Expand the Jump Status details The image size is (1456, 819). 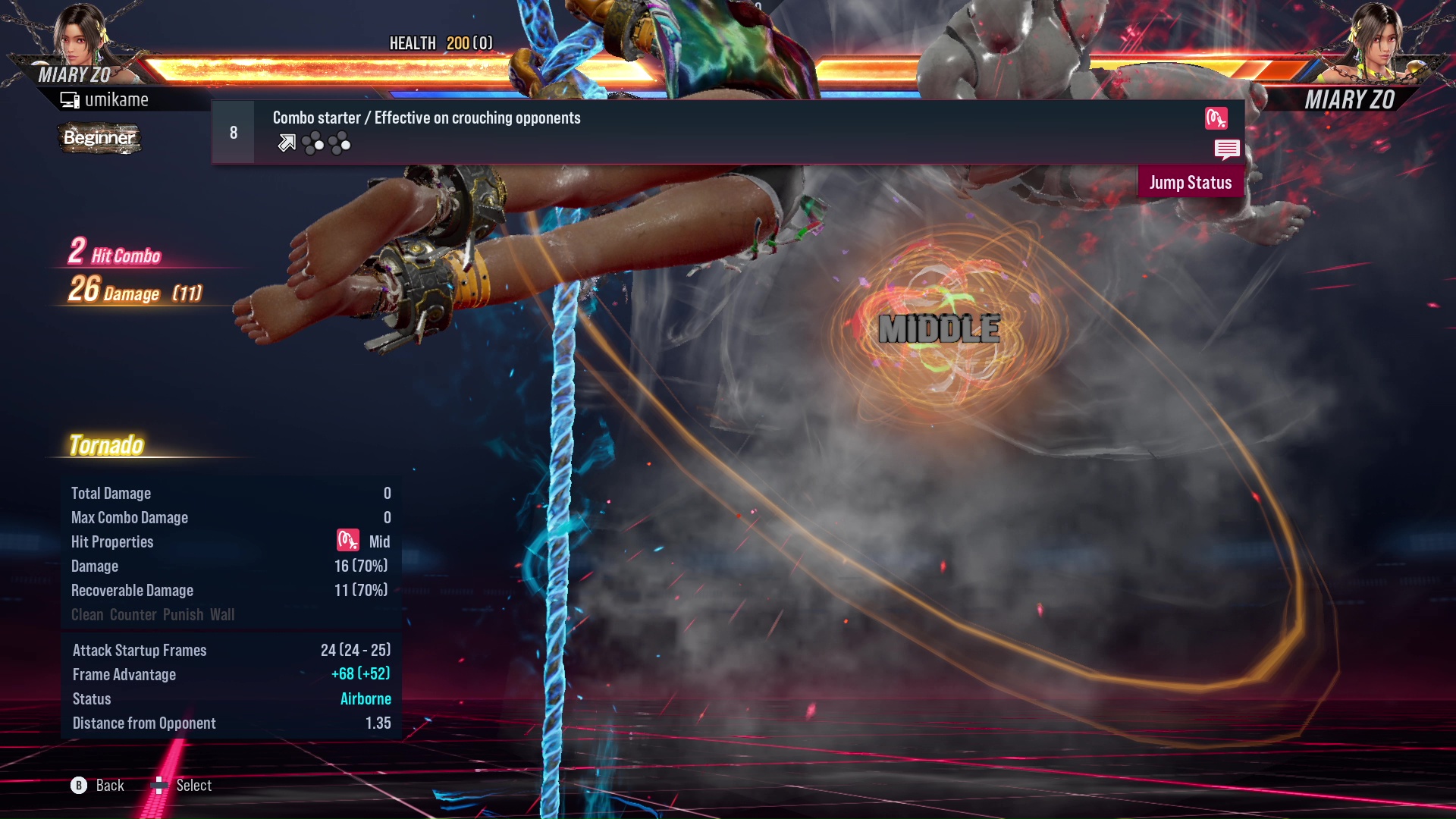pyautogui.click(x=1190, y=182)
